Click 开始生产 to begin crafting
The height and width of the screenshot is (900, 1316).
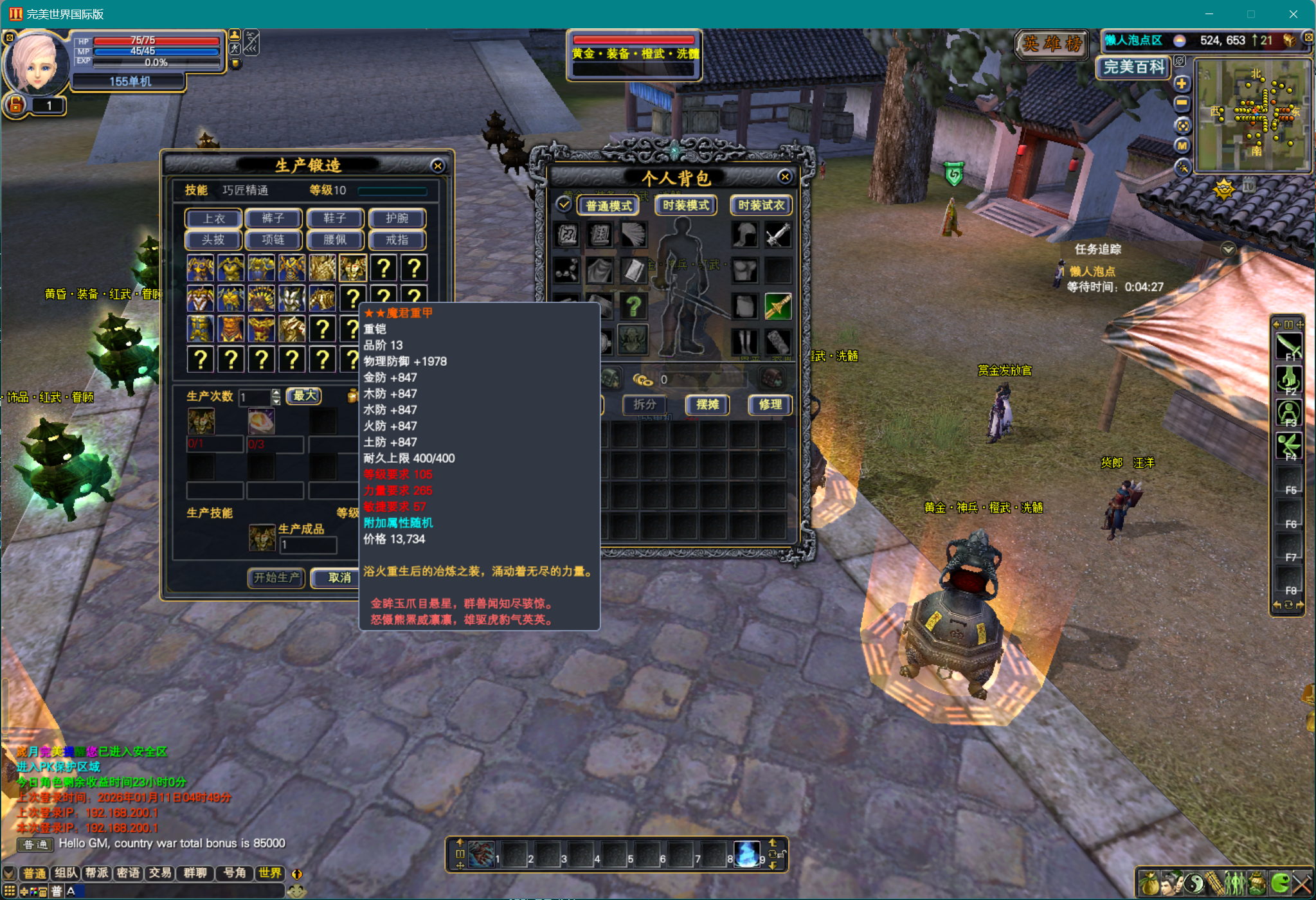point(276,577)
